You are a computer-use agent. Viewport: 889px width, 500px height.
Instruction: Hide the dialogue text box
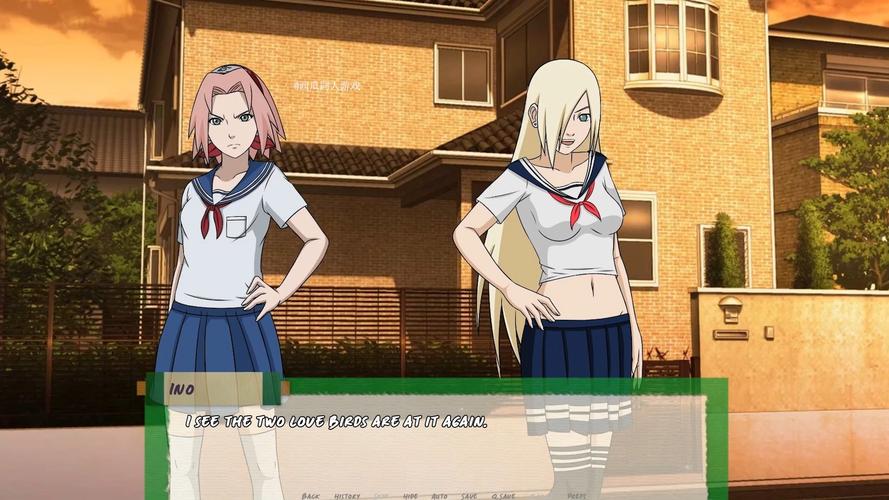click(x=410, y=495)
